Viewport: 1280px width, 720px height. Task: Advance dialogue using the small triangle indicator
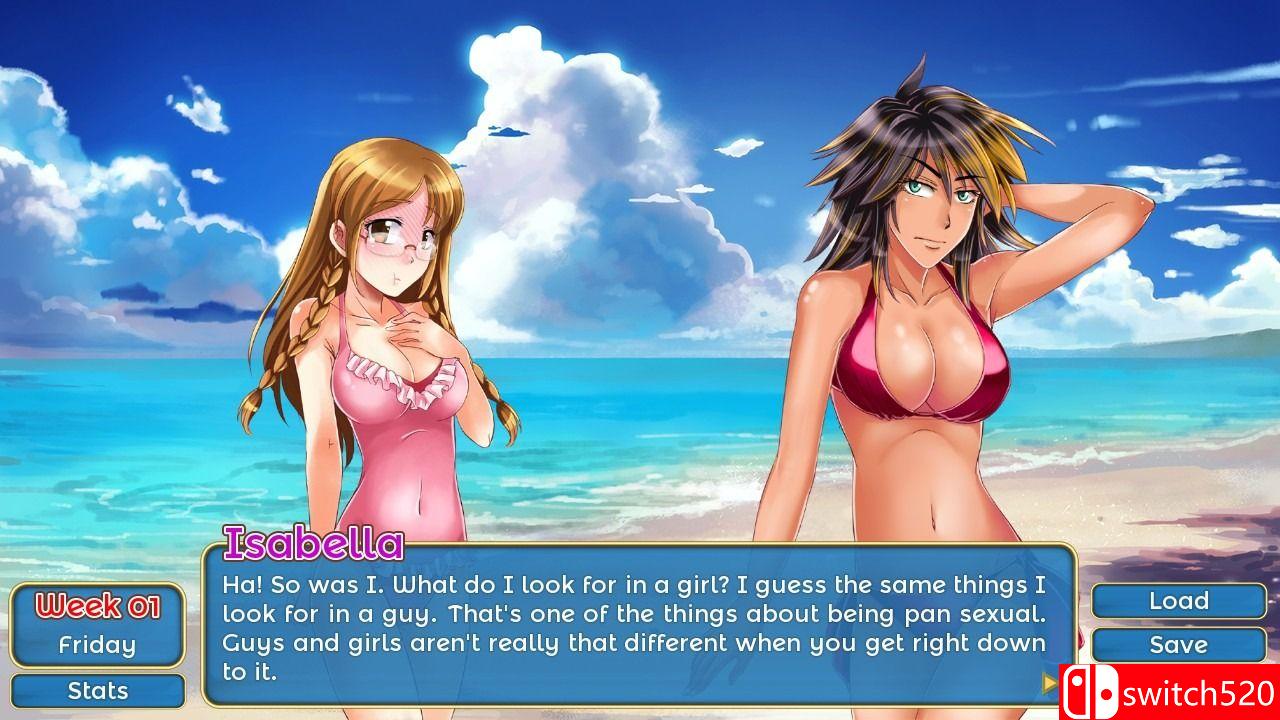[1048, 681]
